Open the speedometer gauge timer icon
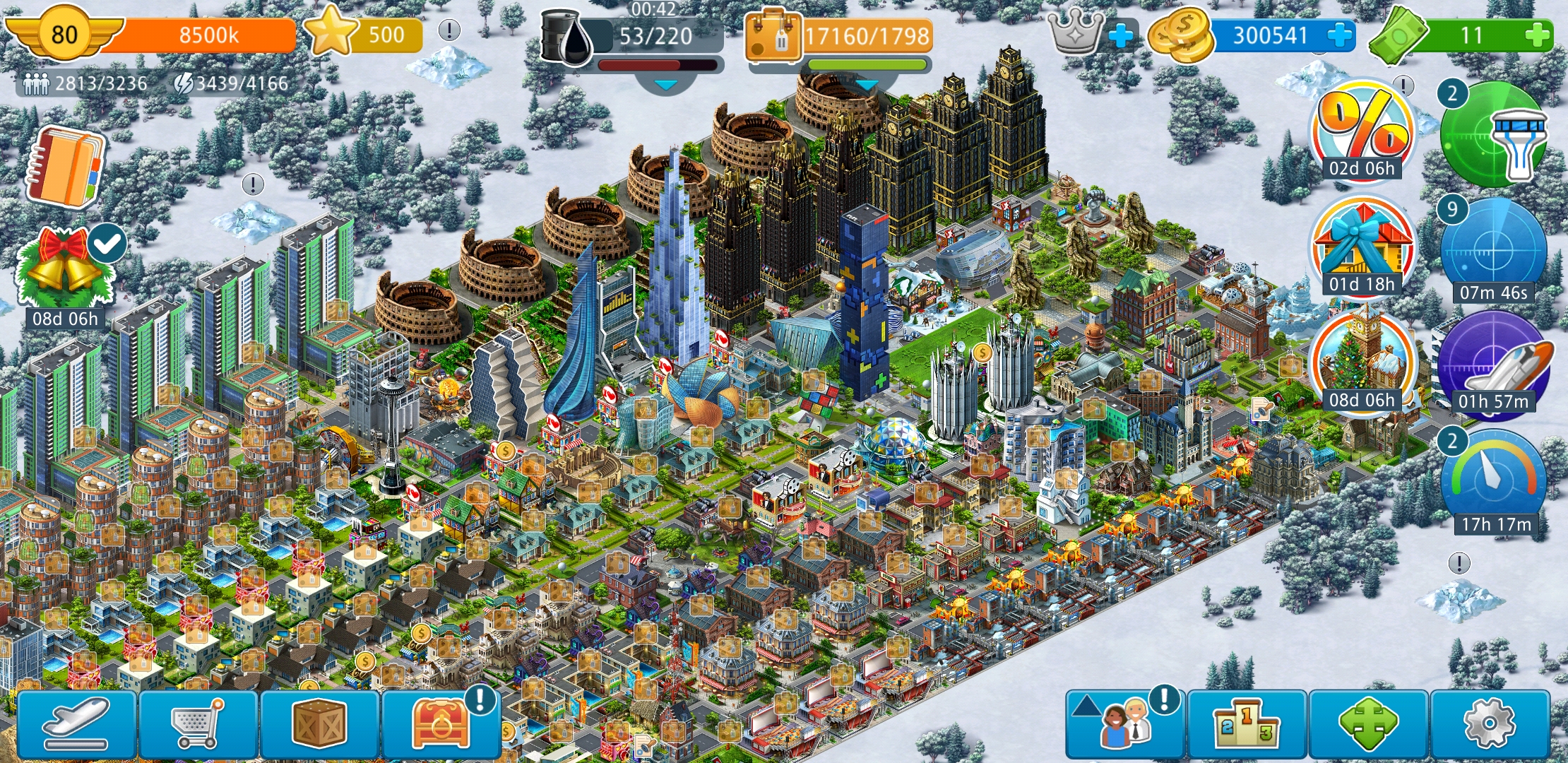 click(1493, 480)
